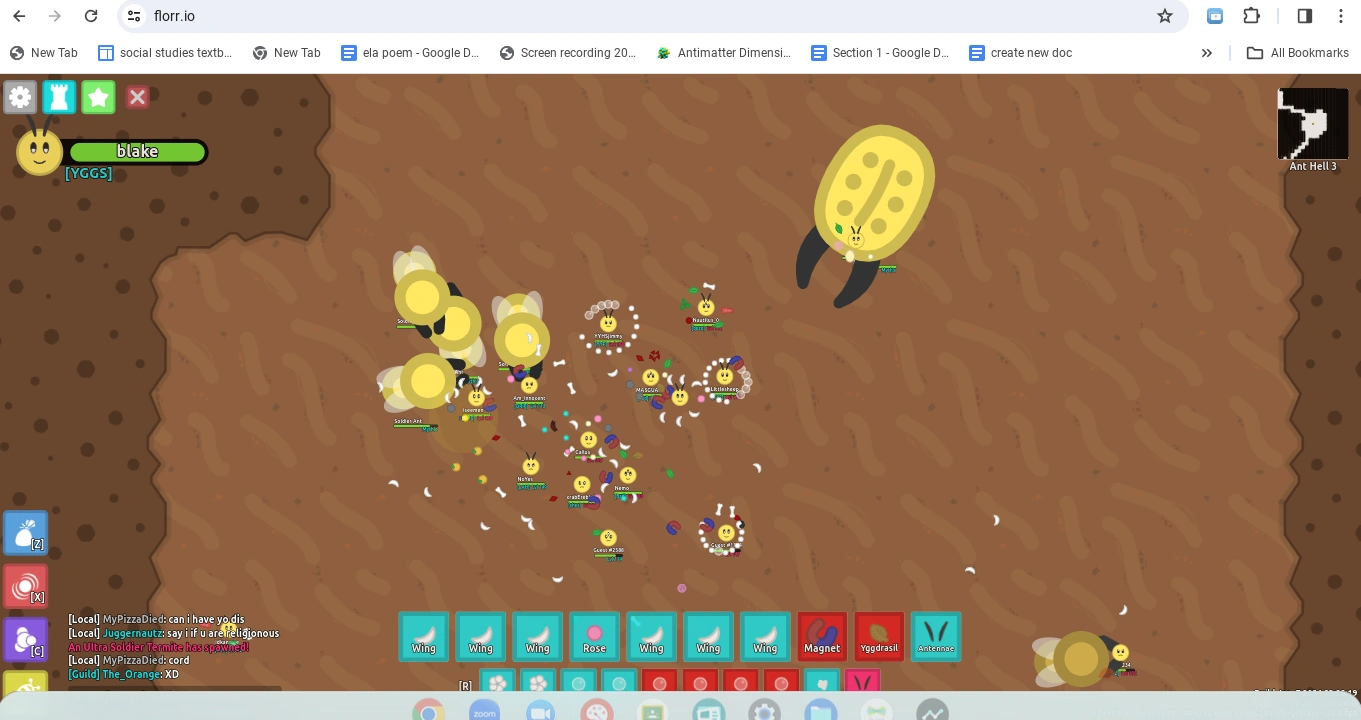Open the site information panel in the address bar
This screenshot has width=1361, height=720.
133,16
